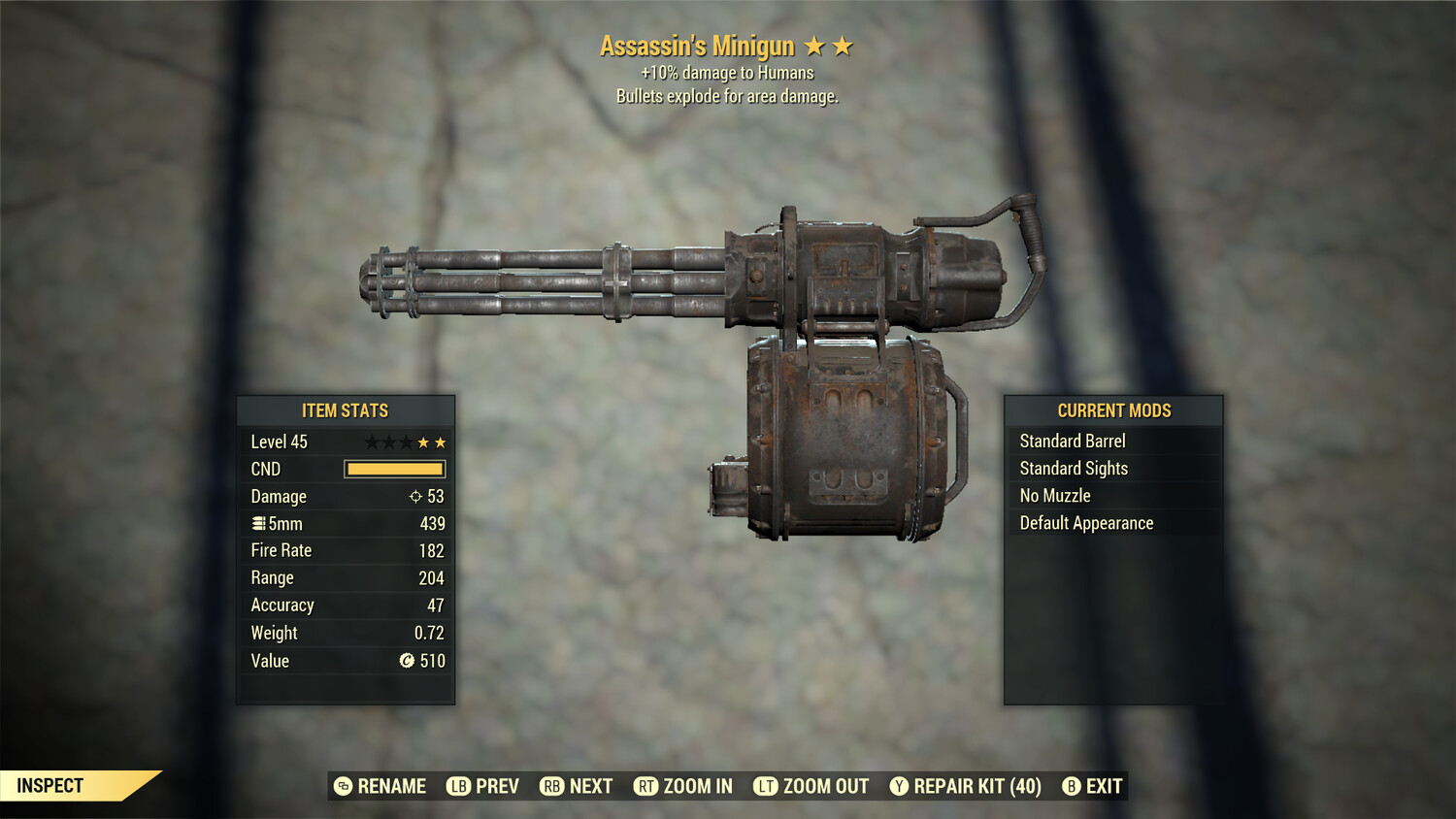Click the crosshair icon beside Damage

tap(416, 496)
